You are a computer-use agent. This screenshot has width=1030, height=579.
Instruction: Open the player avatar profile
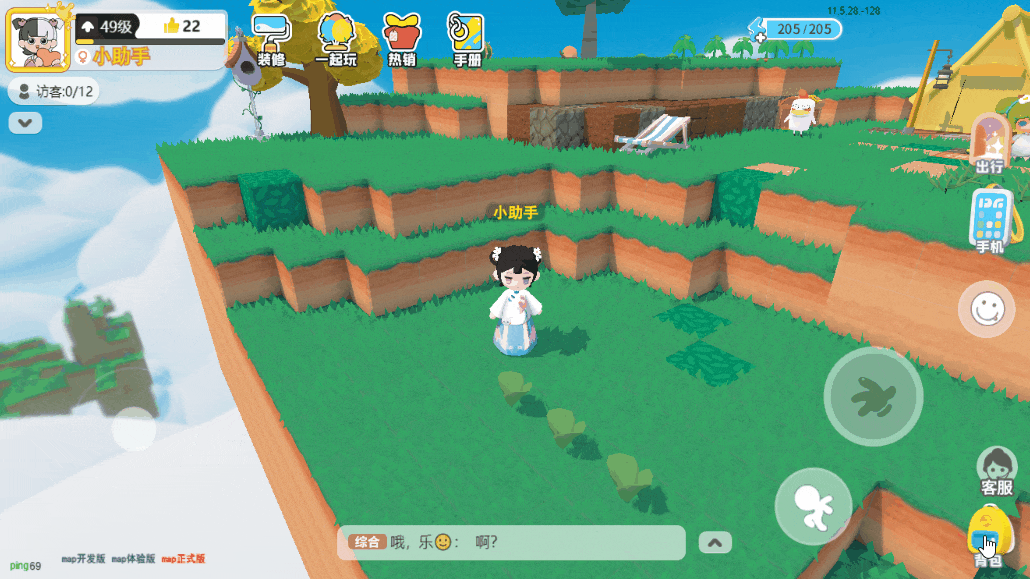click(38, 37)
